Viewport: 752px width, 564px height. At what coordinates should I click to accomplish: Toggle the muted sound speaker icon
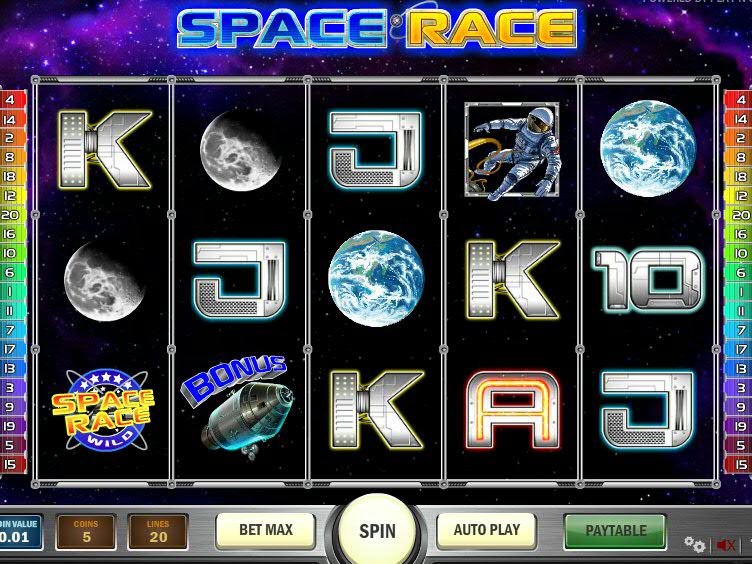pyautogui.click(x=726, y=545)
